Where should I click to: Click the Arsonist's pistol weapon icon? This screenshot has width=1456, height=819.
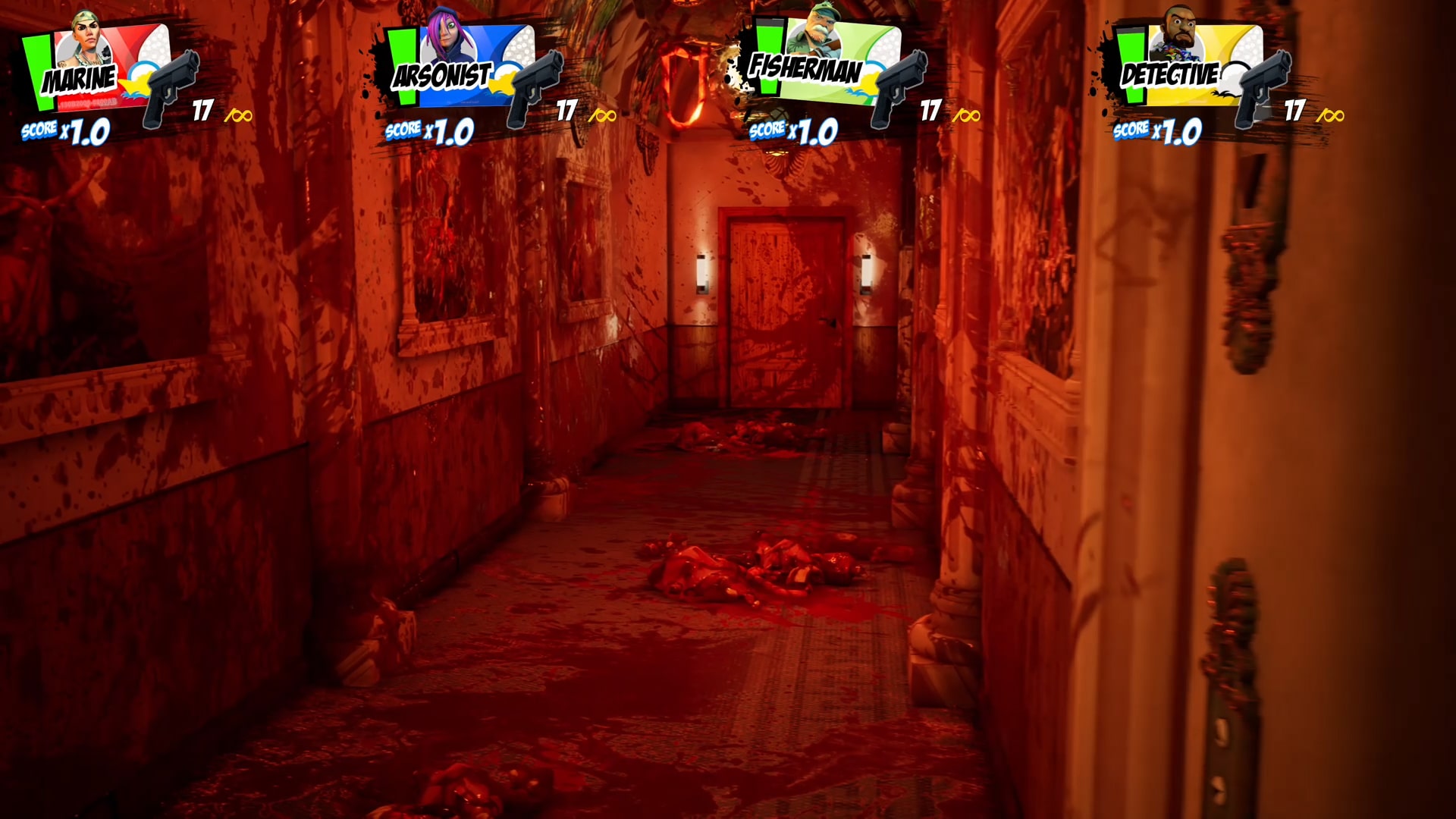[533, 86]
